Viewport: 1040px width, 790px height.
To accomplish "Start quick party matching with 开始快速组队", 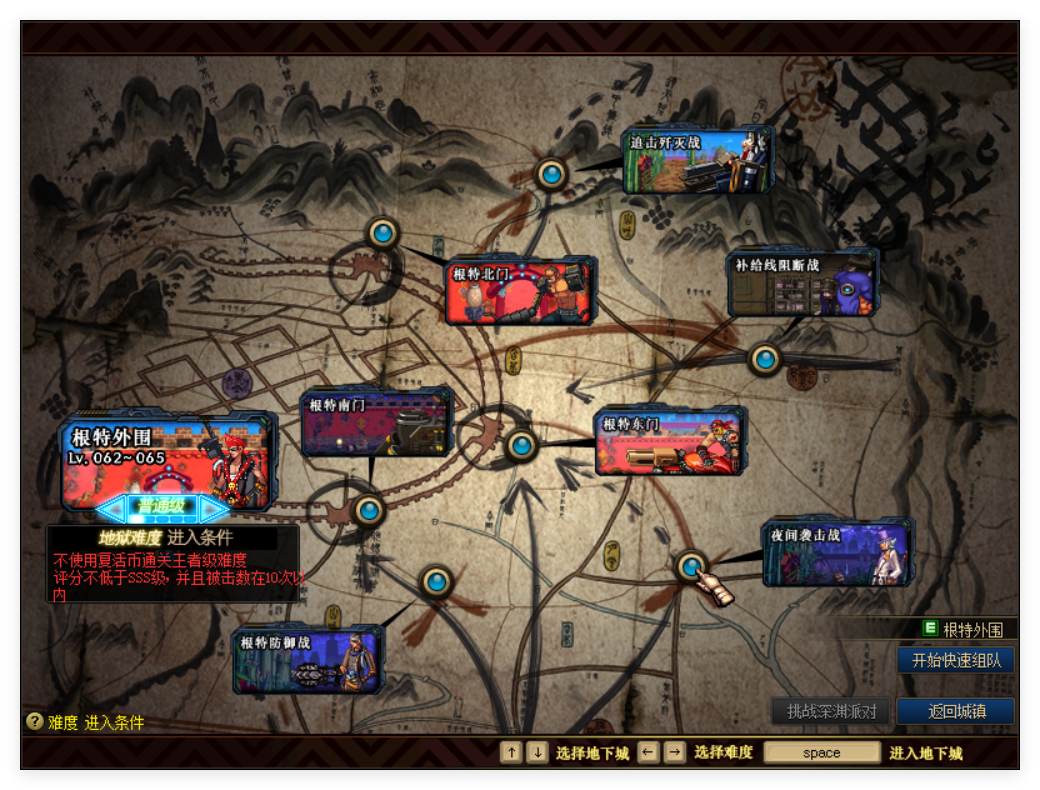I will tap(956, 660).
